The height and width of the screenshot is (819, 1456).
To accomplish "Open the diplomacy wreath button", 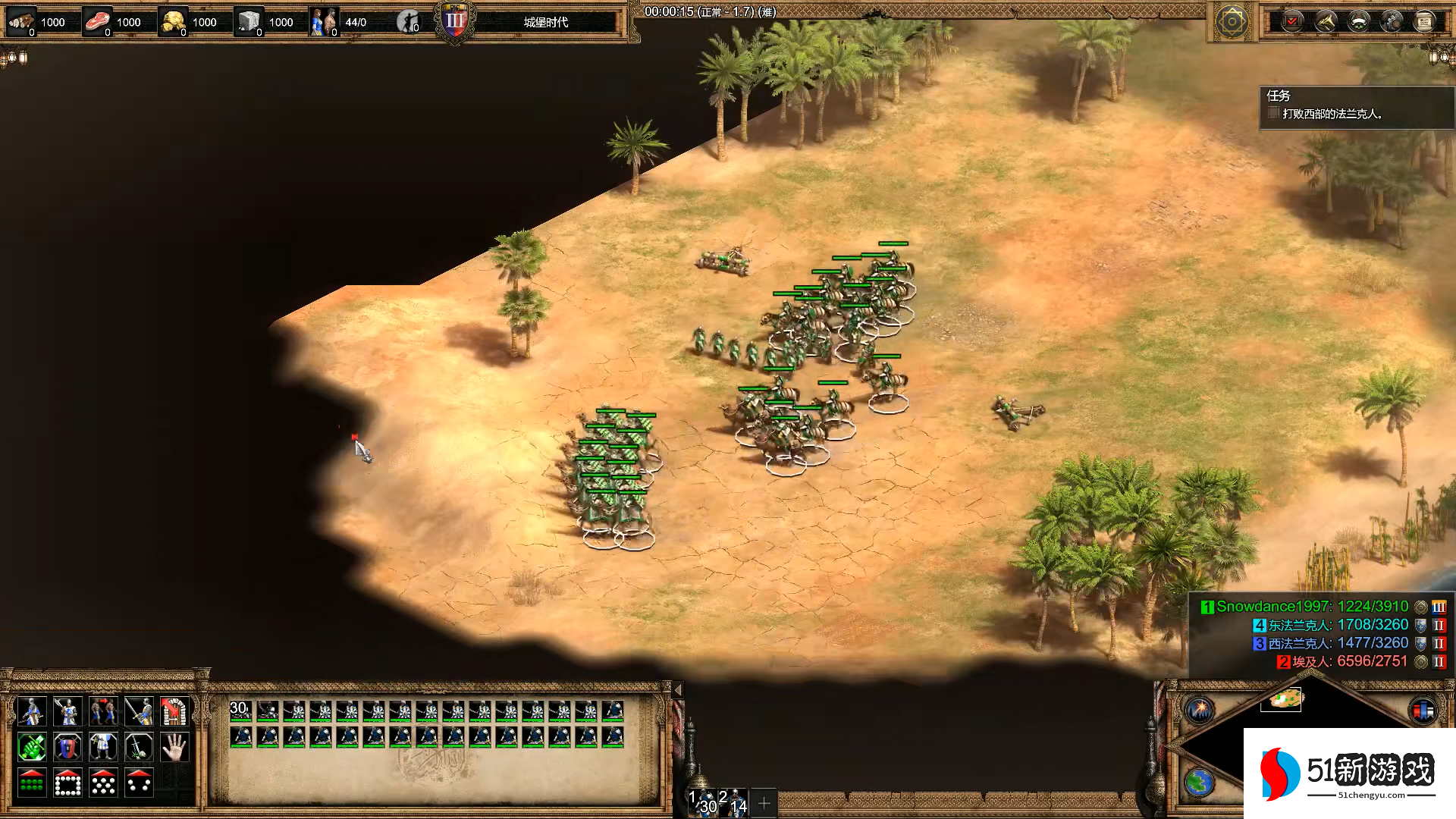I will coord(1359,21).
